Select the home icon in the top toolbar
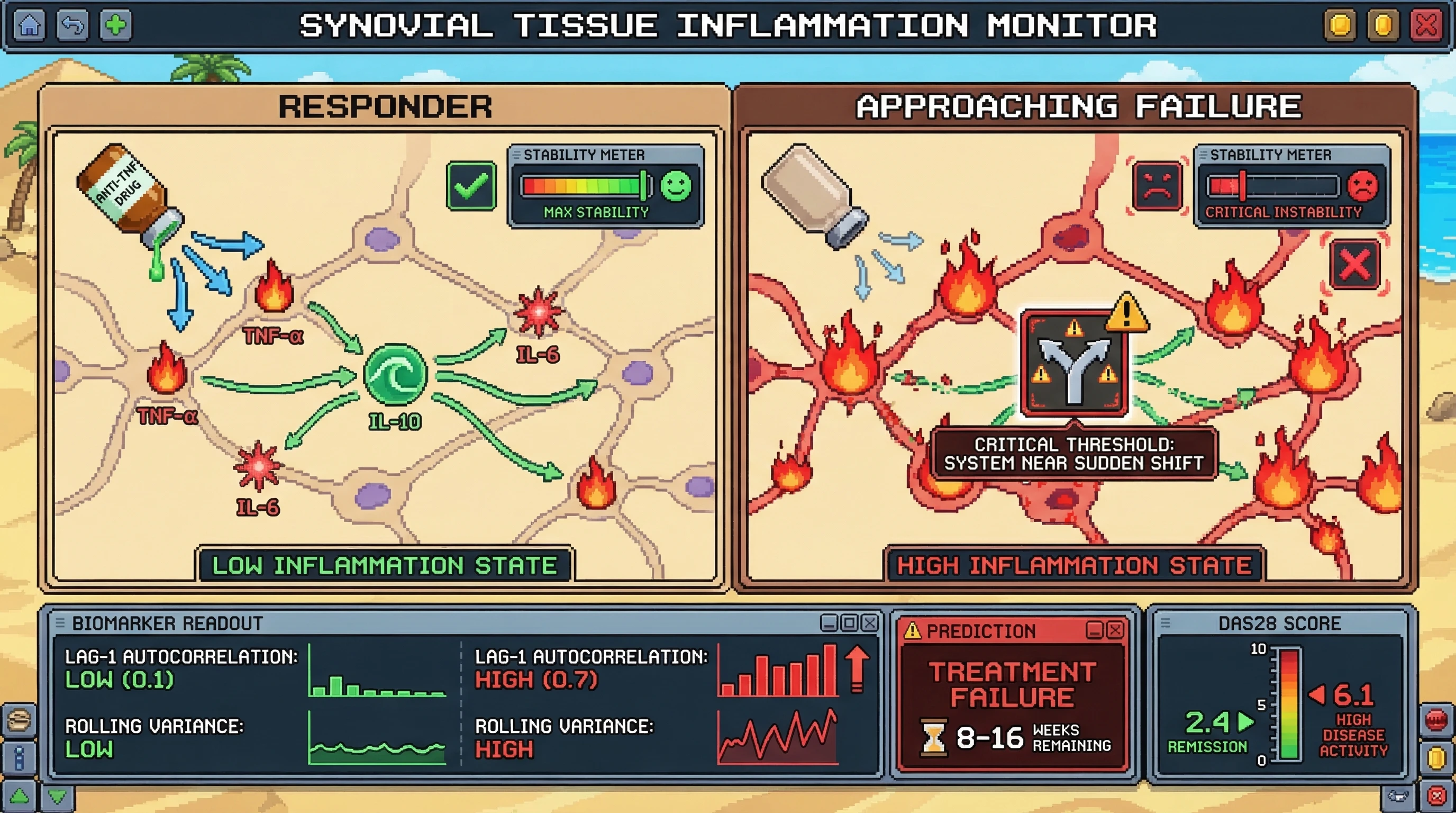This screenshot has height=813, width=1456. point(30,25)
